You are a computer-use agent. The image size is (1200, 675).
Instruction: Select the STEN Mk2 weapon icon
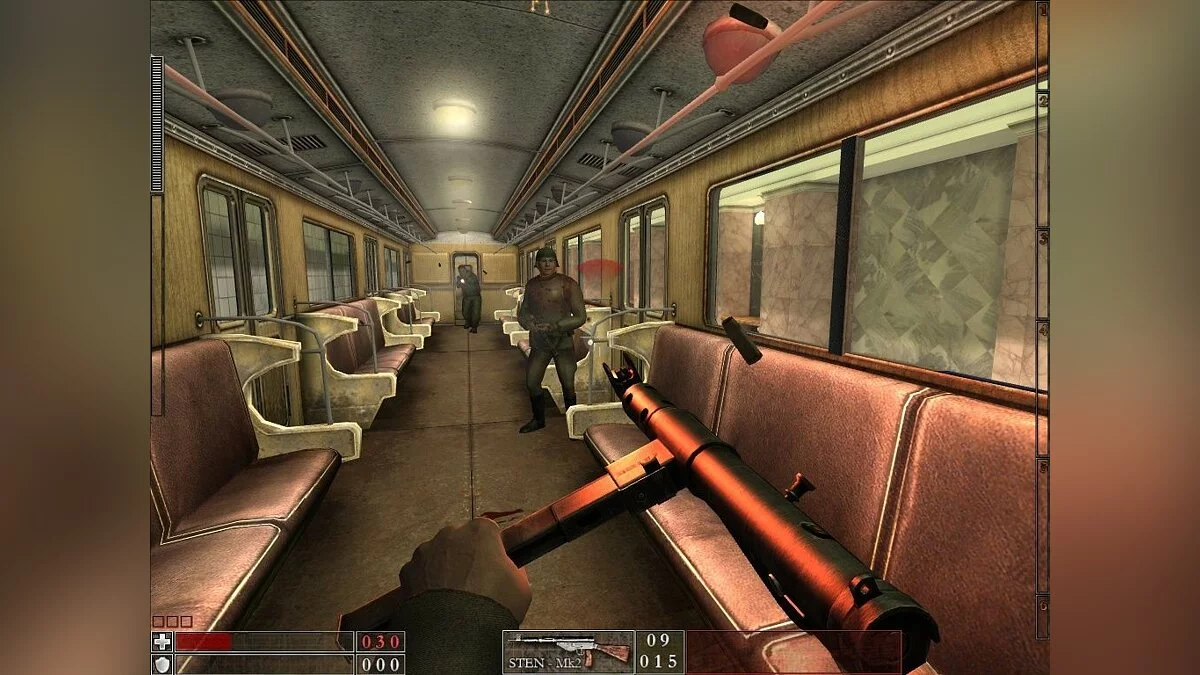pos(568,650)
